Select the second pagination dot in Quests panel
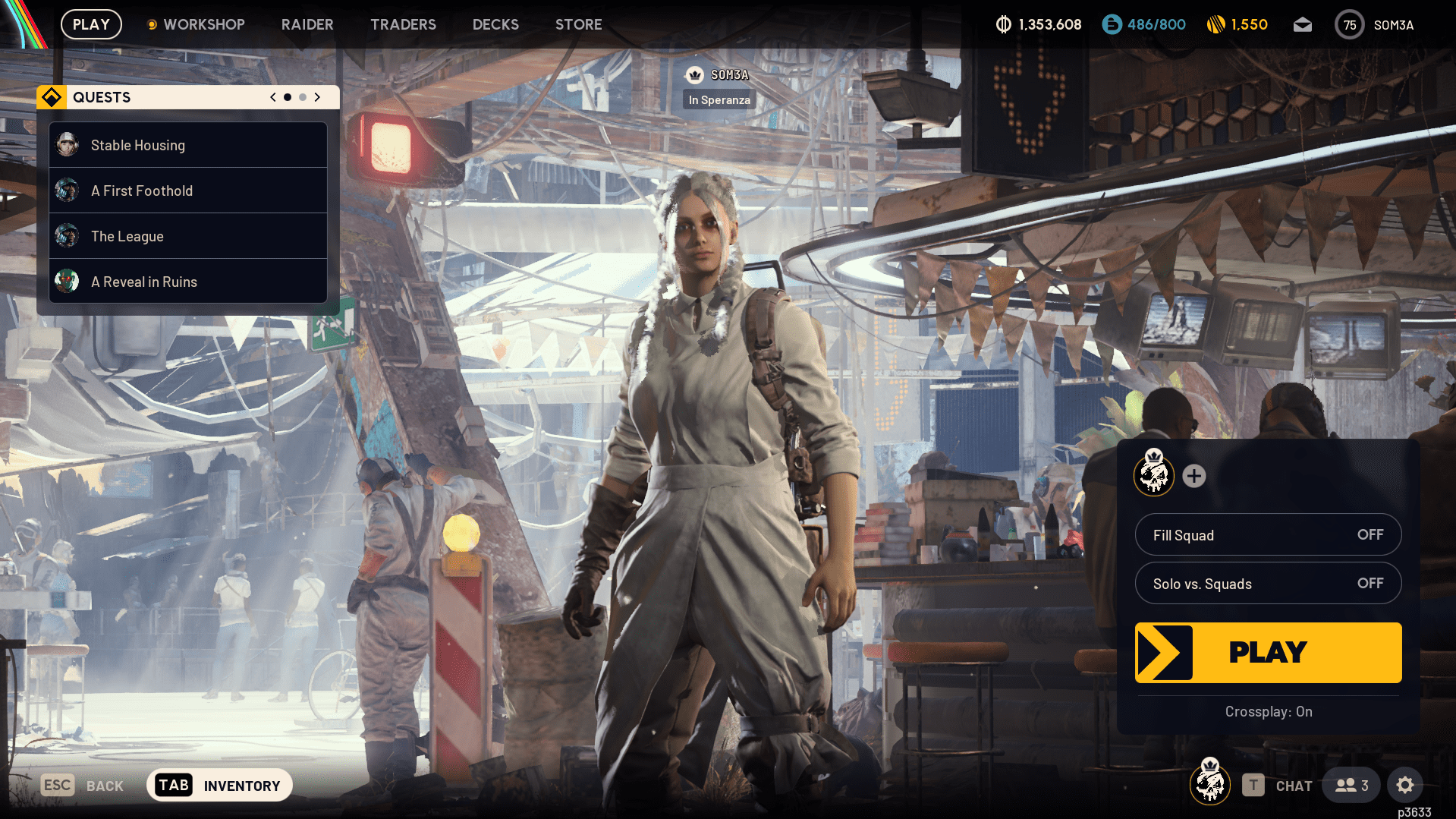1456x819 pixels. pyautogui.click(x=303, y=97)
